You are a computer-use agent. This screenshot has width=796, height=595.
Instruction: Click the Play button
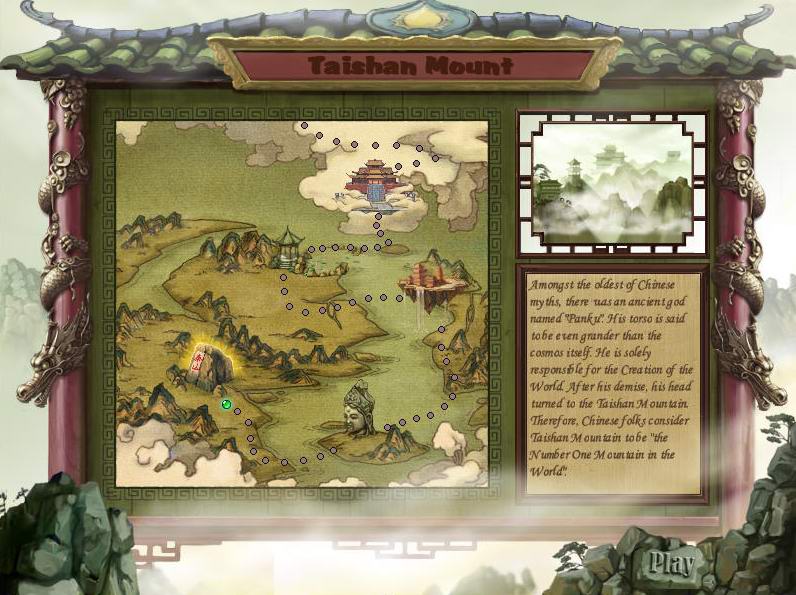pyautogui.click(x=670, y=563)
